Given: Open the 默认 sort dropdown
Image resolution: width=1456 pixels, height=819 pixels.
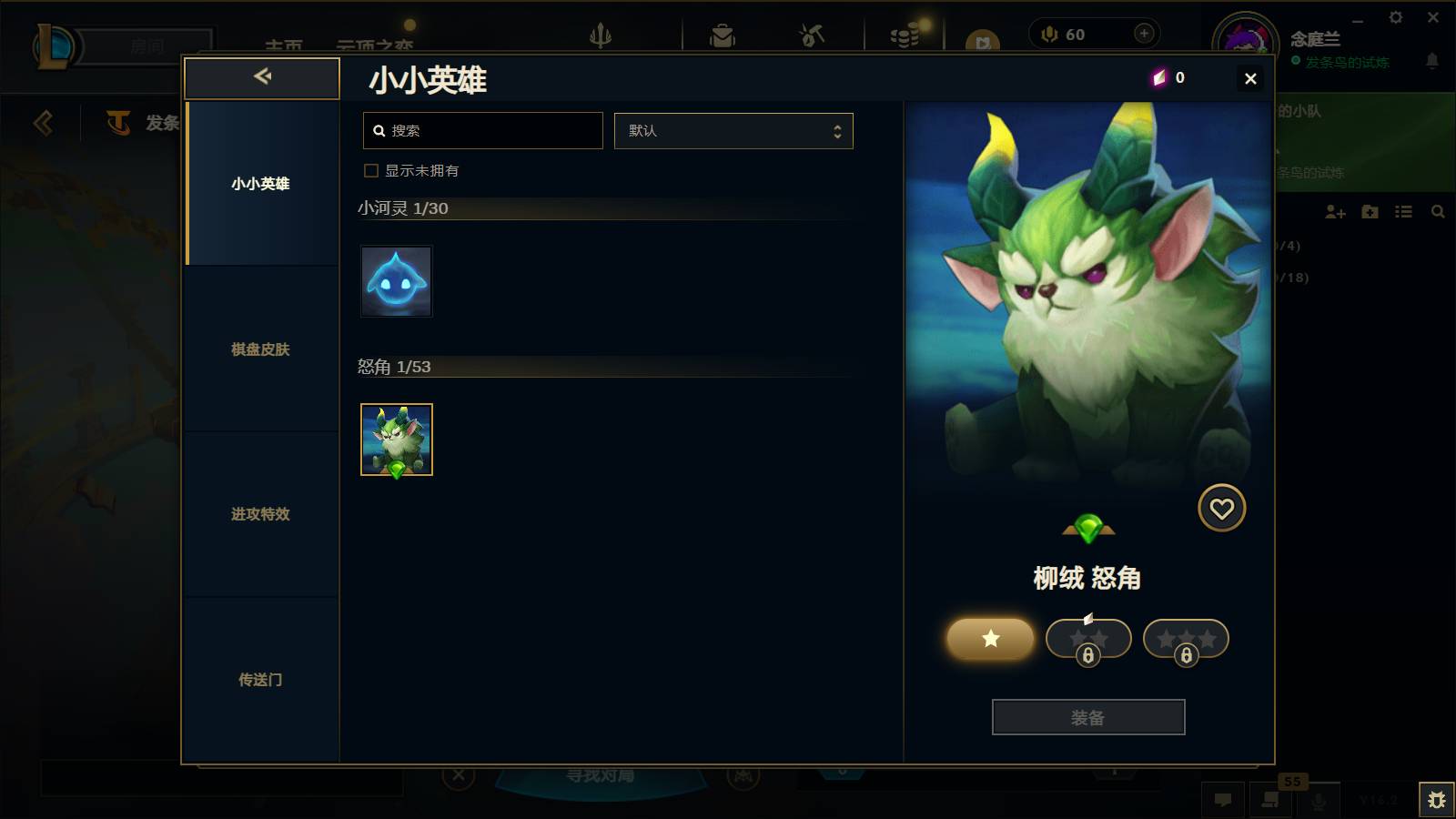Looking at the screenshot, I should 733,130.
